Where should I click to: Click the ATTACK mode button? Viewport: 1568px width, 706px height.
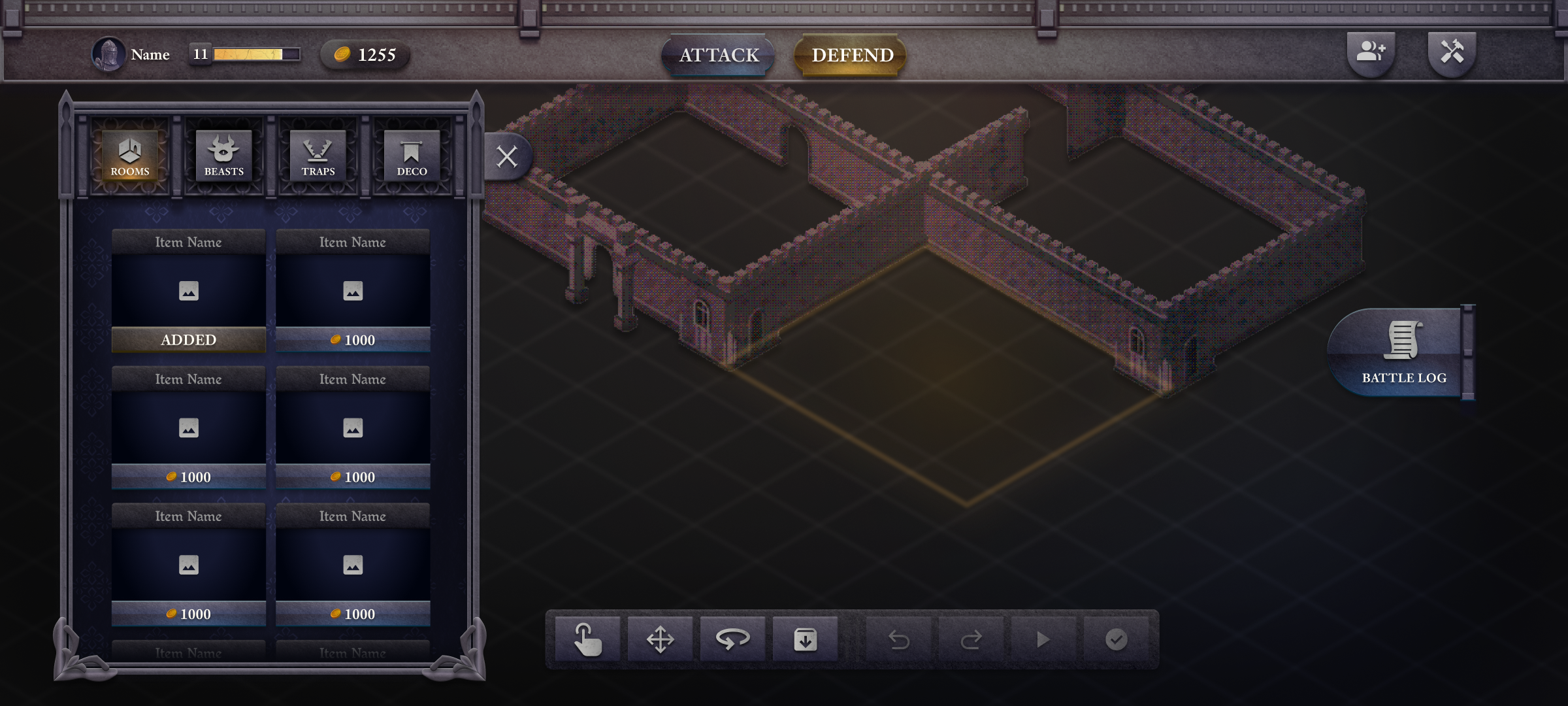click(719, 55)
